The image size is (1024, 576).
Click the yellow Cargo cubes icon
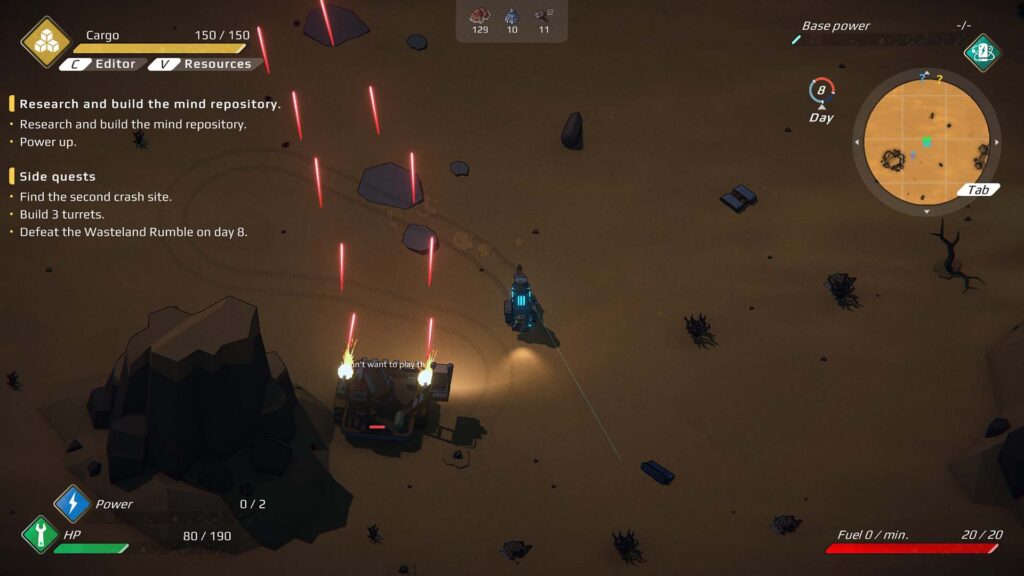(46, 41)
